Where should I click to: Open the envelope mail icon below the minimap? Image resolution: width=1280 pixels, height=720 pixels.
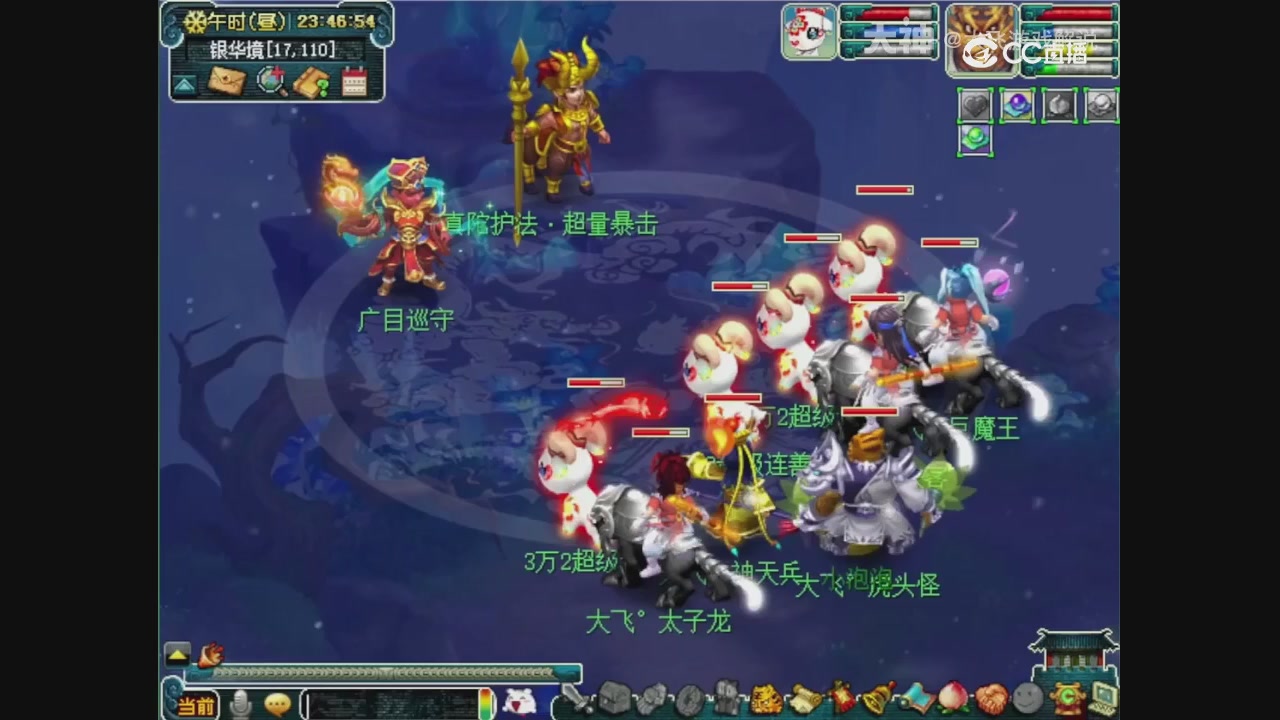click(x=226, y=81)
